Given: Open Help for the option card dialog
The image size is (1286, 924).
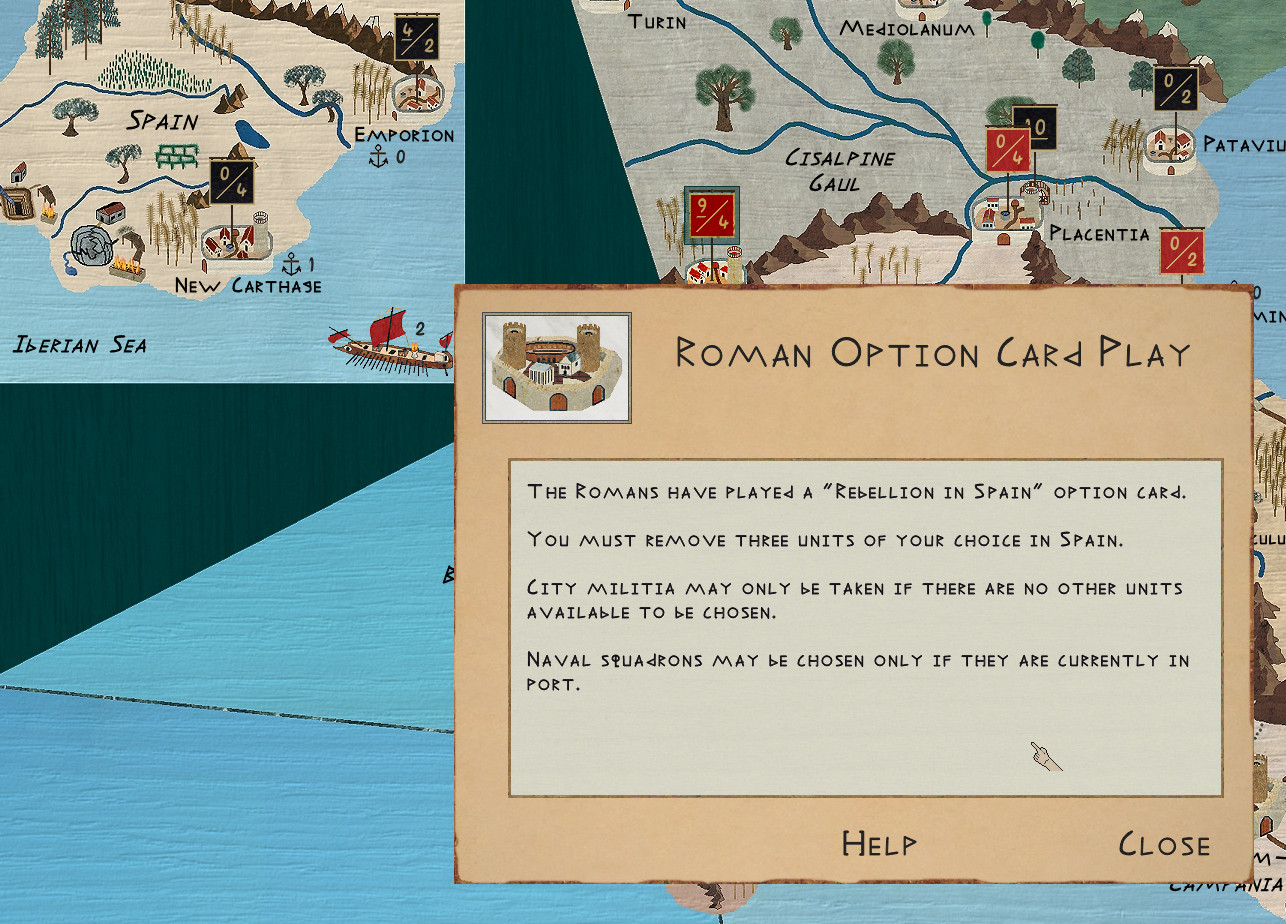Looking at the screenshot, I should (878, 844).
